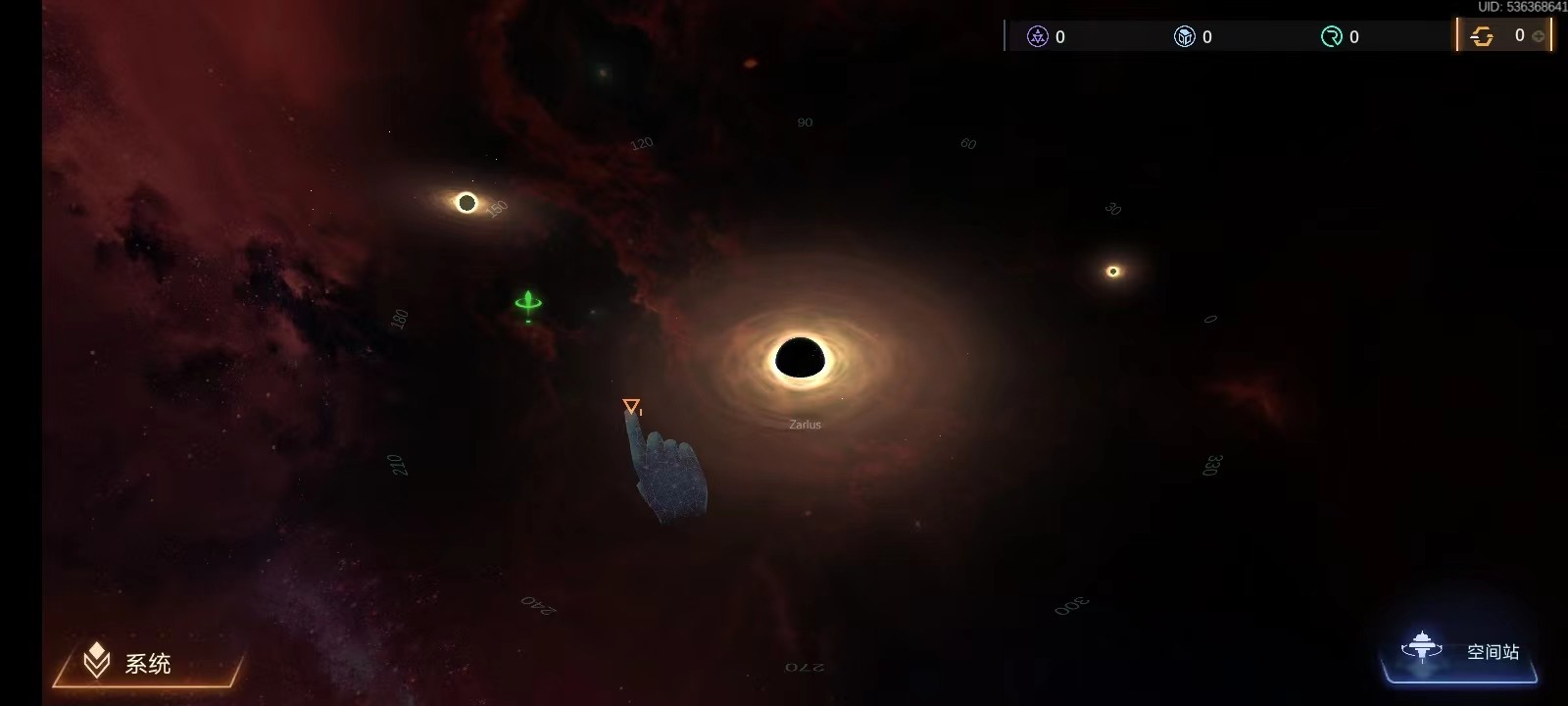Image resolution: width=1568 pixels, height=706 pixels.
Task: Click the purple triangle resource icon
Action: pyautogui.click(x=1037, y=37)
